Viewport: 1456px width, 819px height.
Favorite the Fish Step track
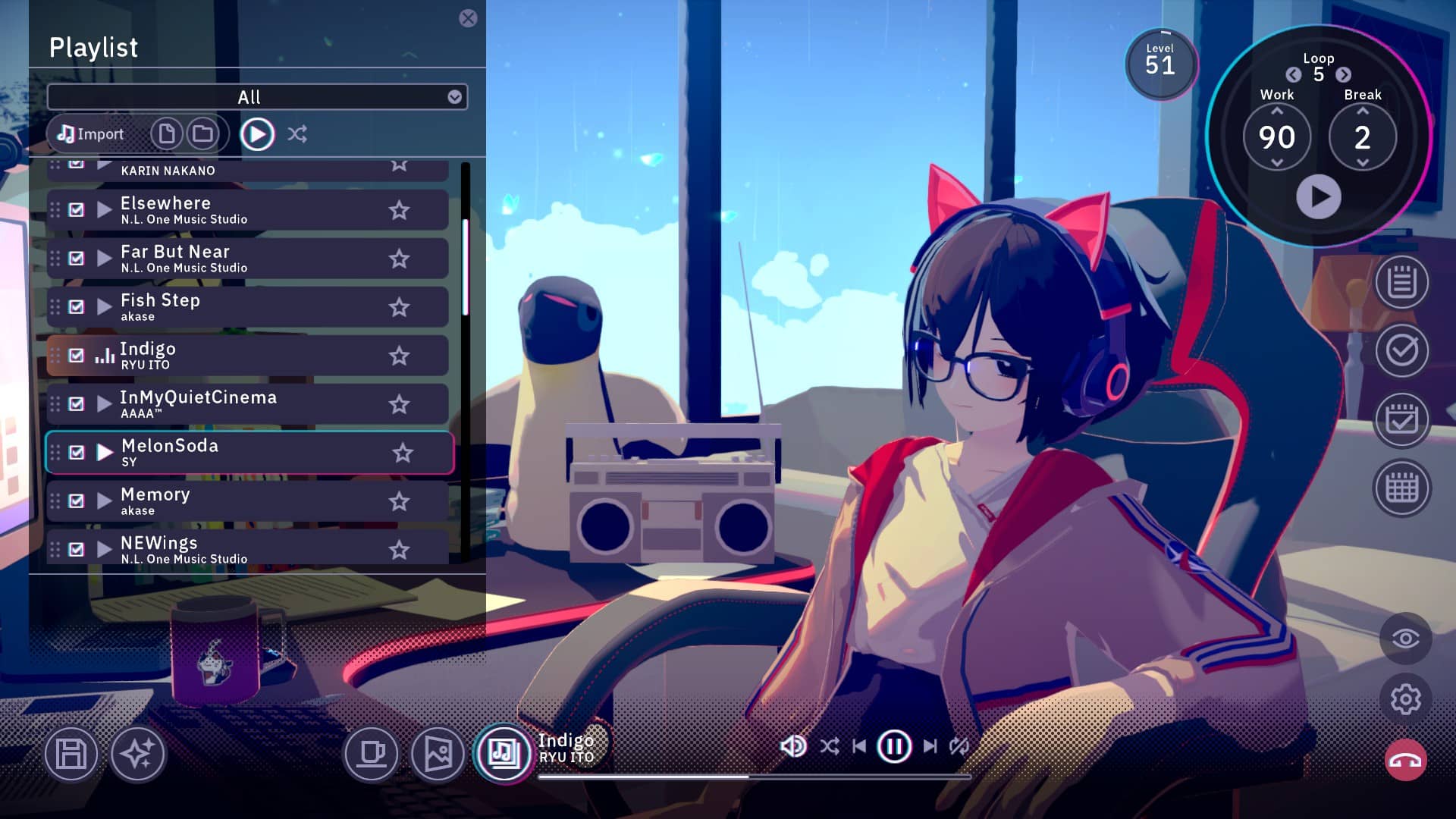pos(399,307)
